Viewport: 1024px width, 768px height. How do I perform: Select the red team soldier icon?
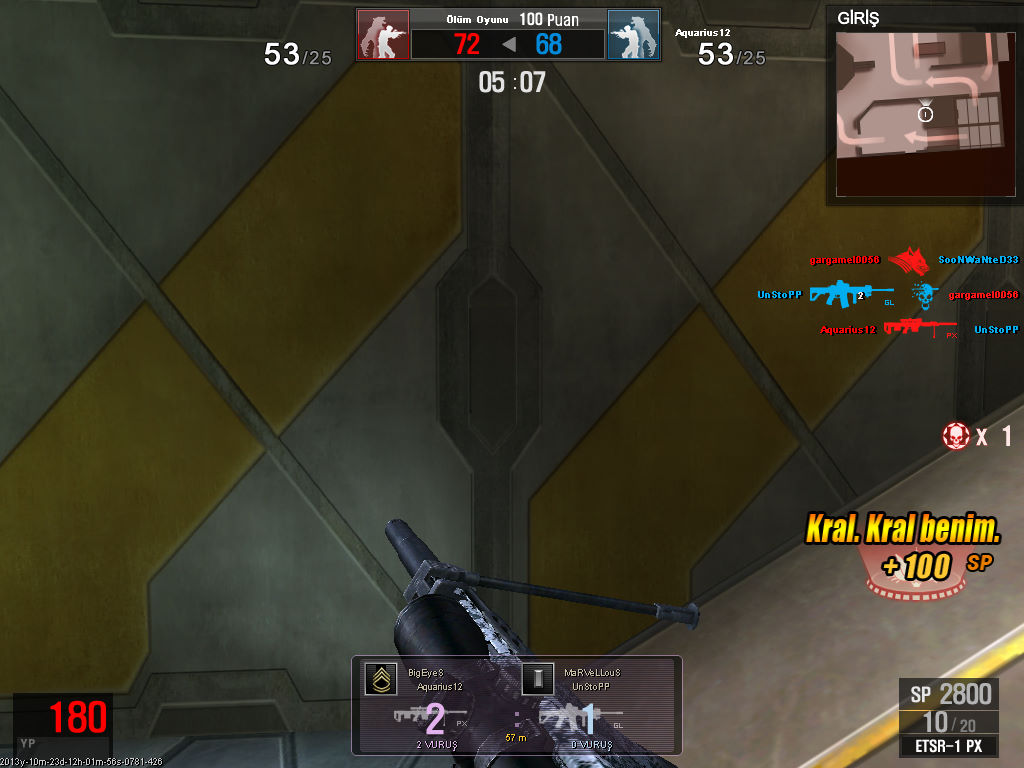[383, 36]
